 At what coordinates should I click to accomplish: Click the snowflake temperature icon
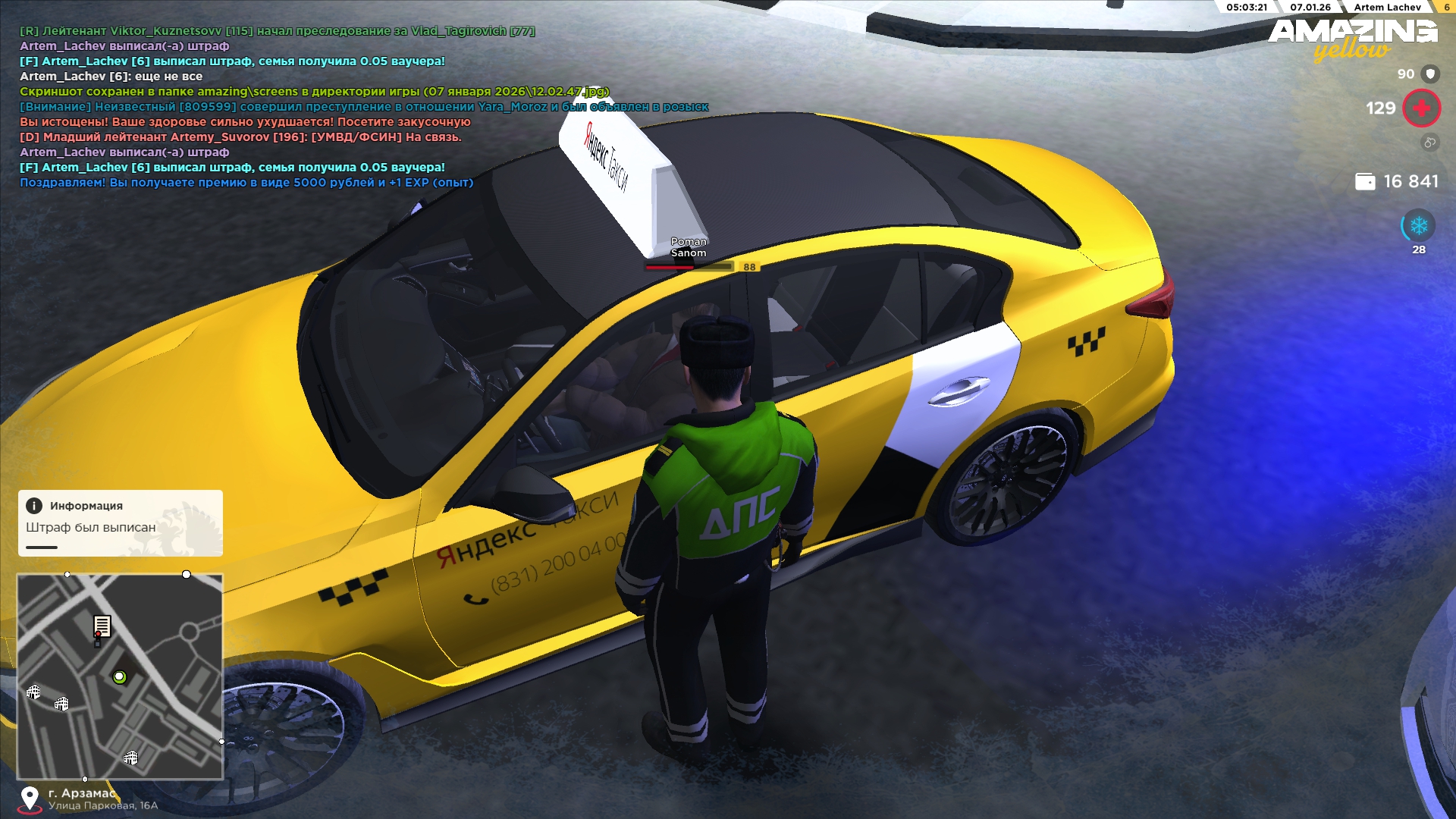coord(1418,226)
